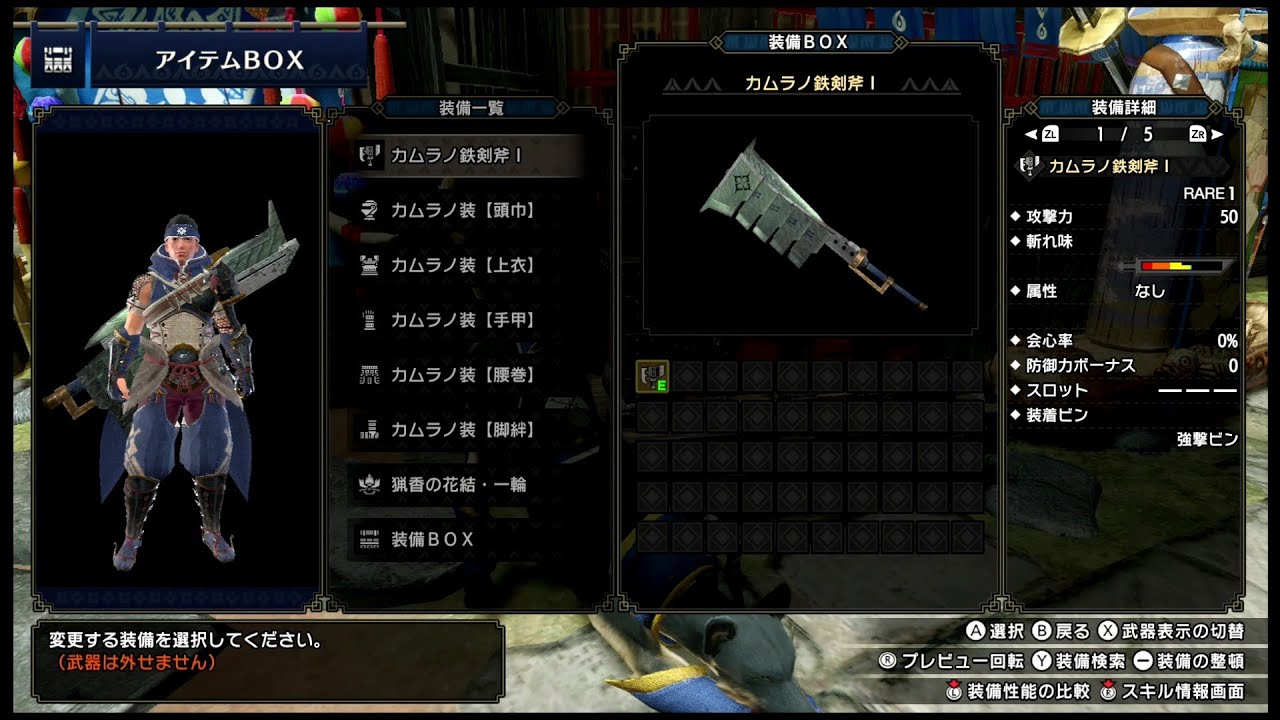
Task: Choose カムラノ装【頭巾】 head armor entry
Action: pos(467,211)
